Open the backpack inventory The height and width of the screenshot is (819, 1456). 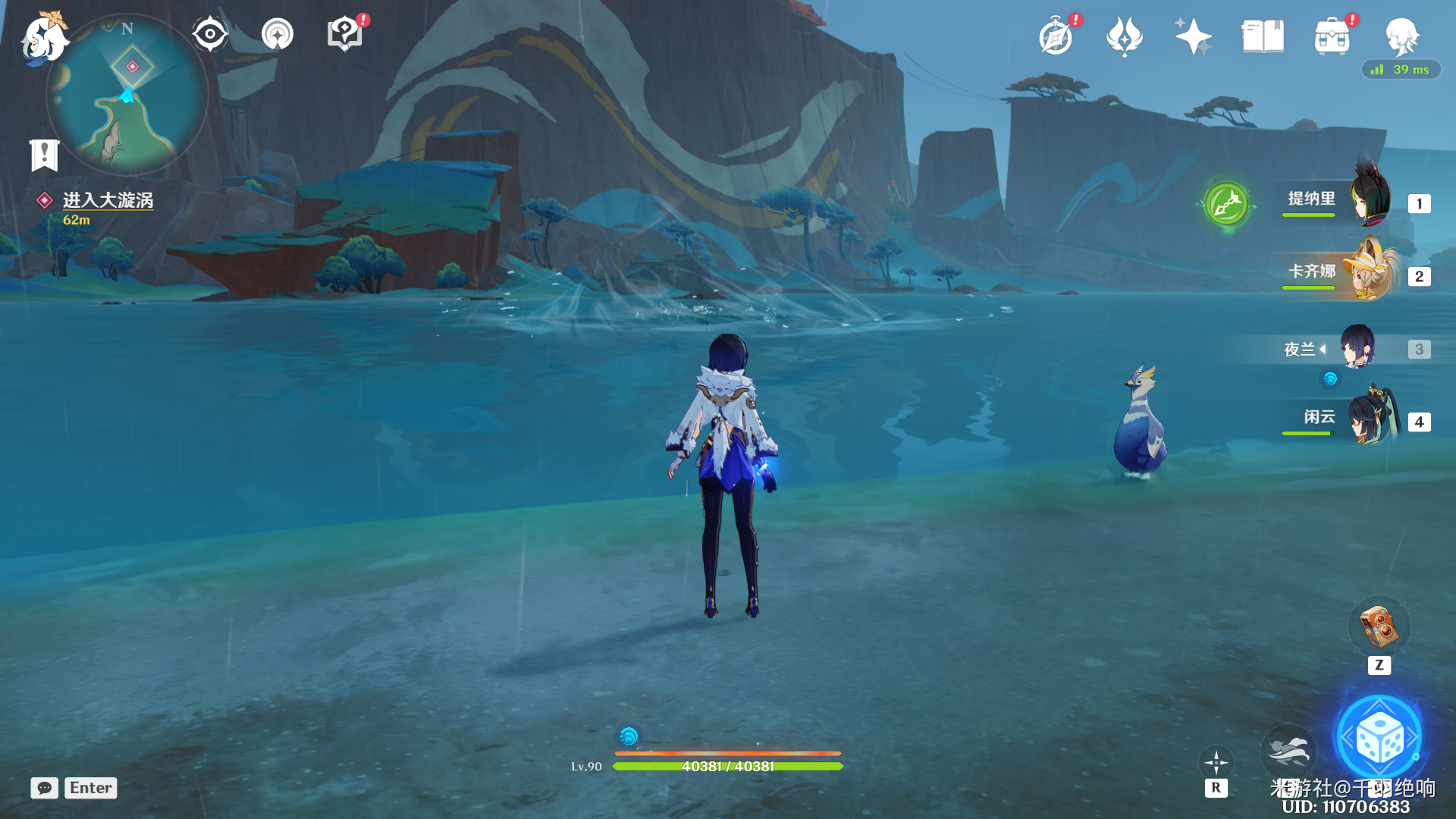coord(1332,36)
